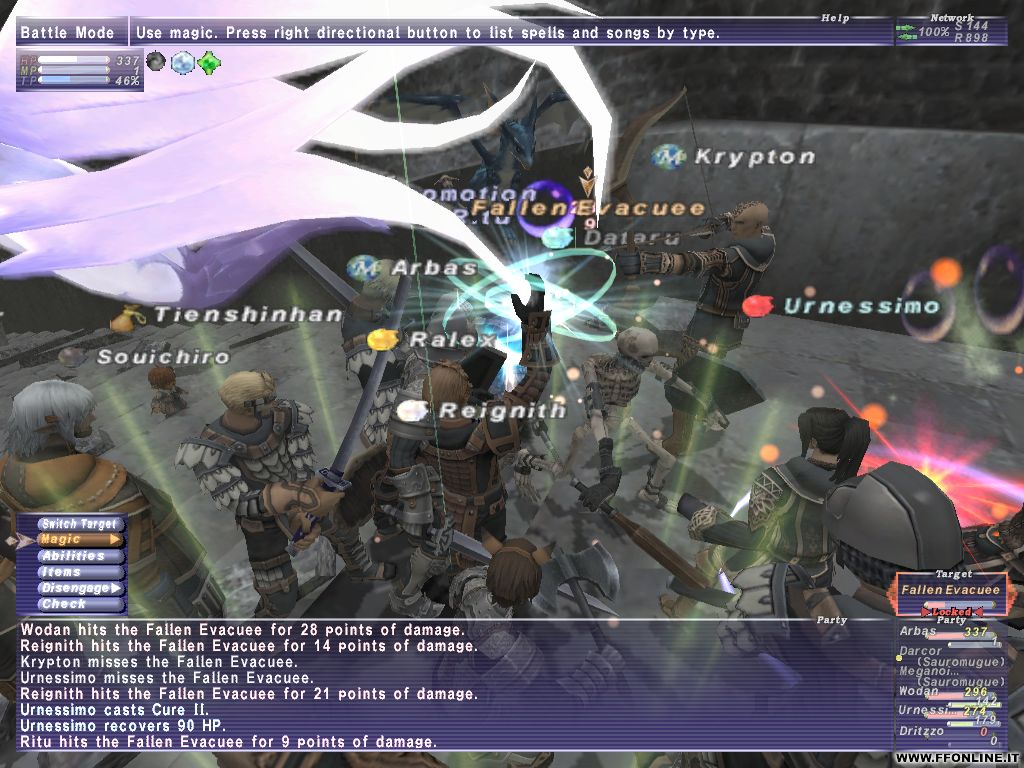Click the Fallen Evacuee target box
Image resolution: width=1024 pixels, height=768 pixels.
pos(949,589)
